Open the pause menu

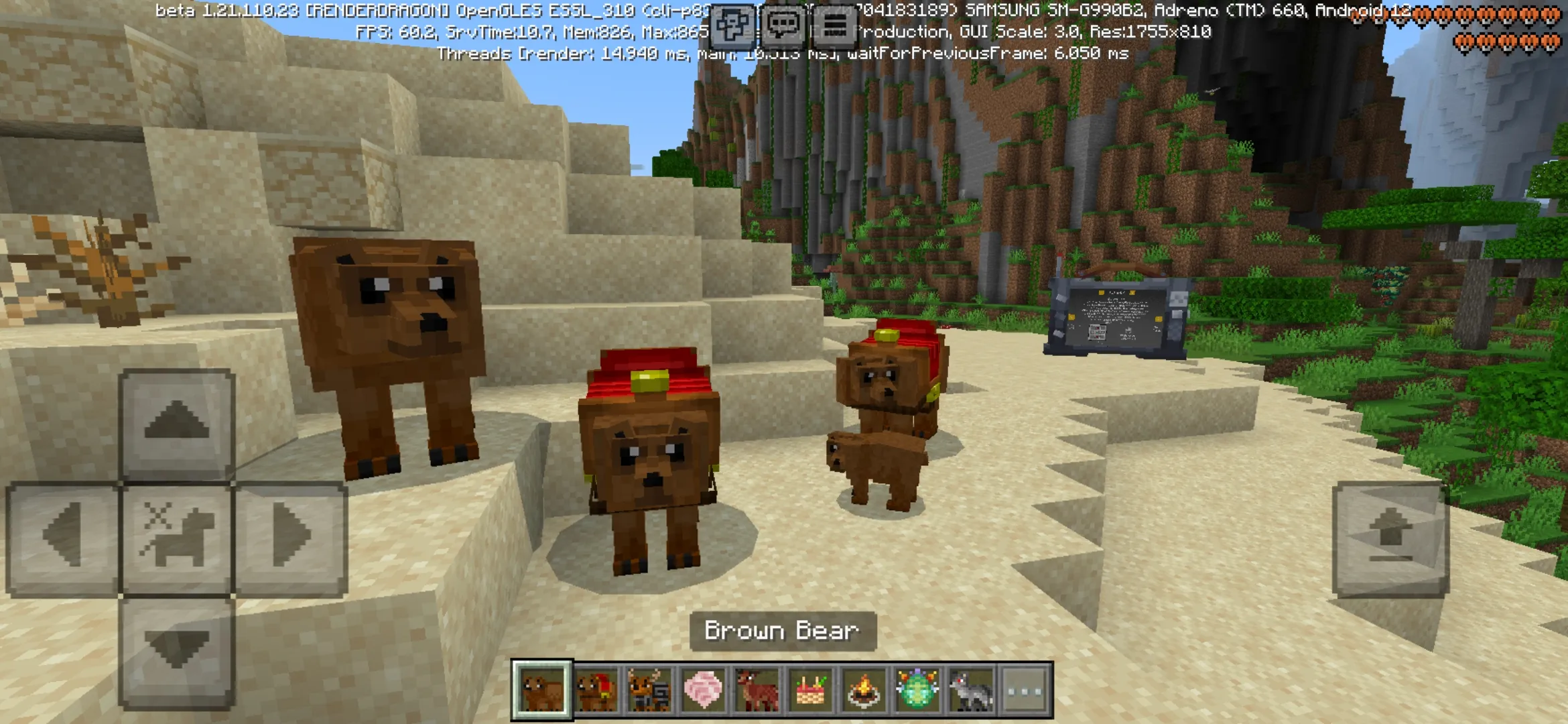click(x=837, y=27)
